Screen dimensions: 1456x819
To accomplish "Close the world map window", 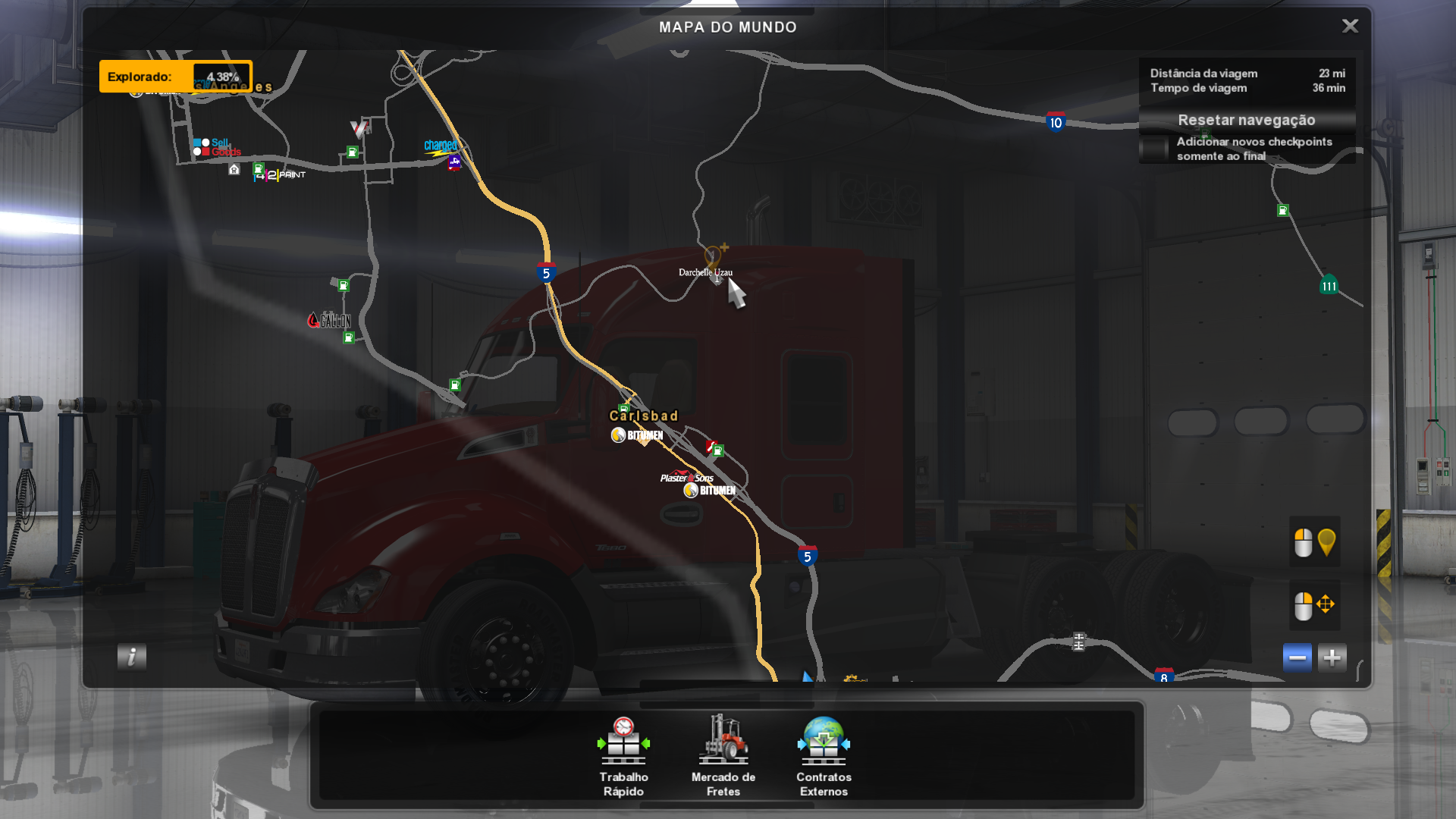I will point(1350,27).
